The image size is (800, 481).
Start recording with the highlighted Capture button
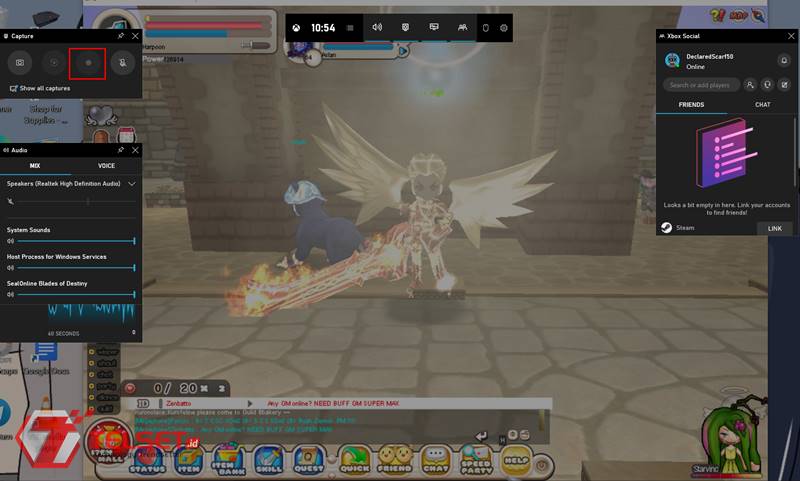pos(87,63)
